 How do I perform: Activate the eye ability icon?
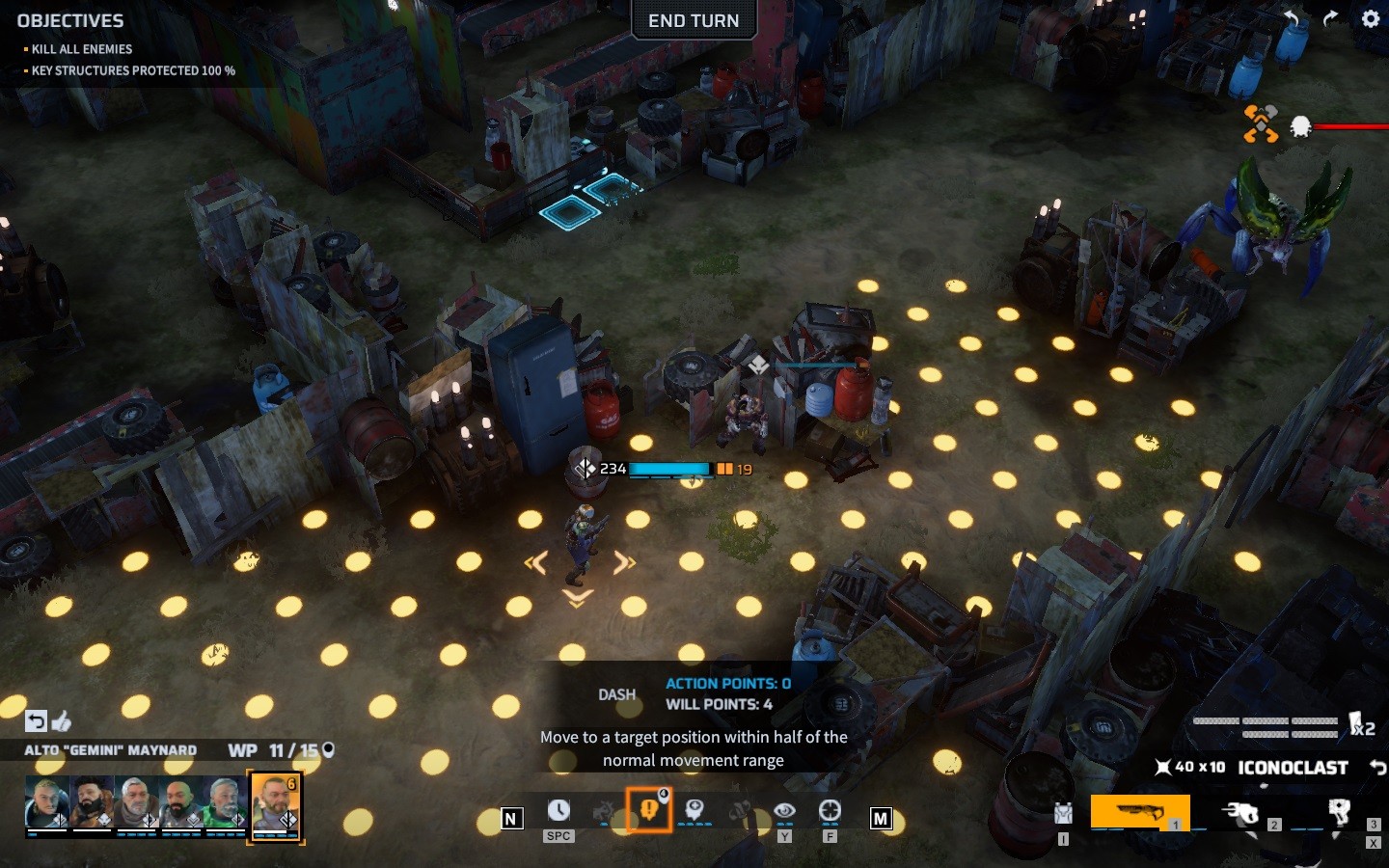(x=784, y=811)
